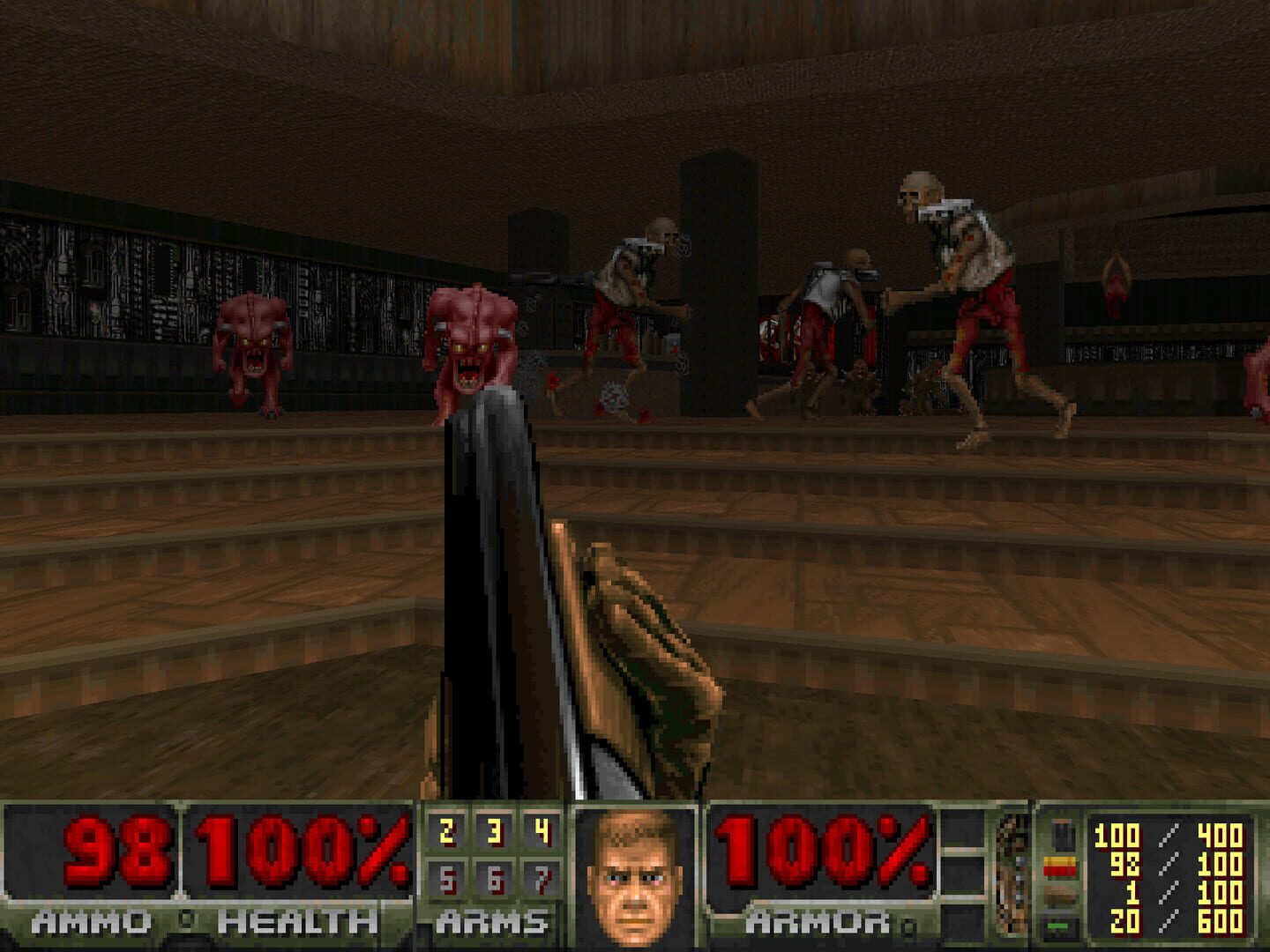Screen dimensions: 1270x952
Task: Select weapon slot 2 in the ARMS panel
Action: (445, 829)
